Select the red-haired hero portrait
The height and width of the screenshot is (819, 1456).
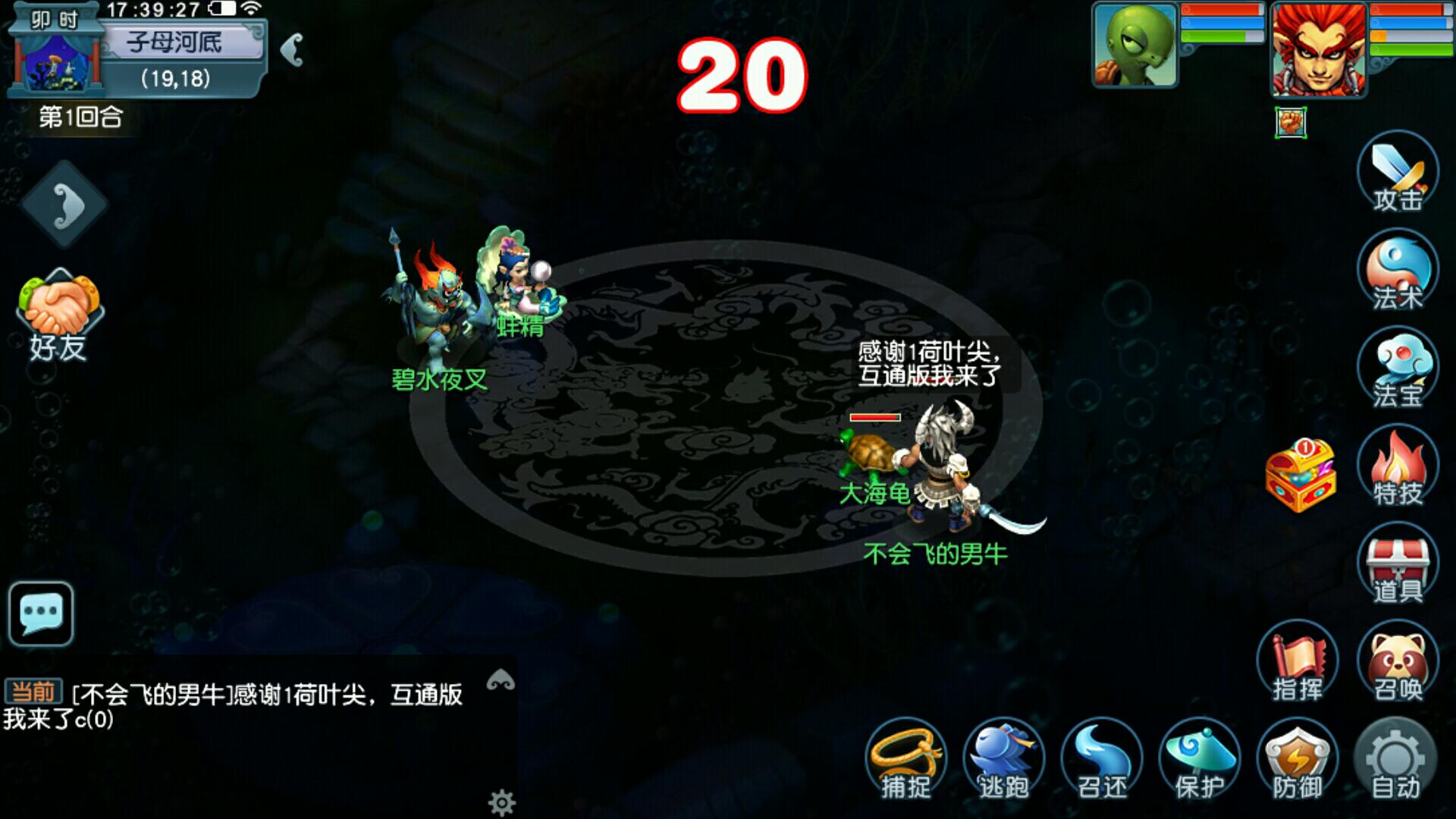1318,49
